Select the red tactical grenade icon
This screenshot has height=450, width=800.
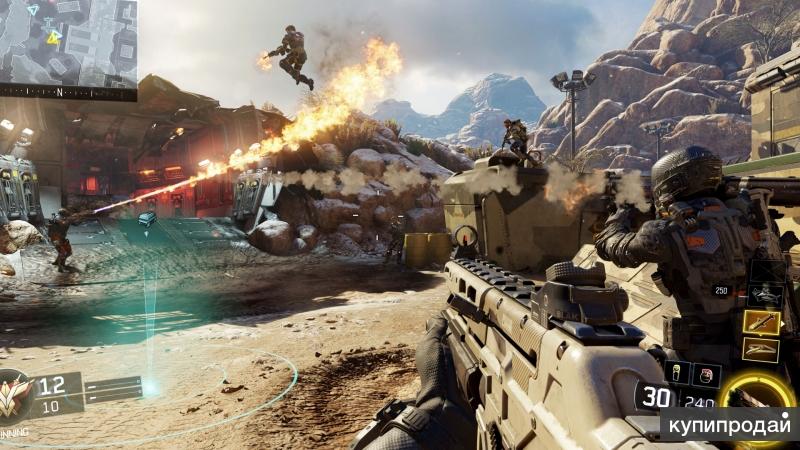coord(706,375)
